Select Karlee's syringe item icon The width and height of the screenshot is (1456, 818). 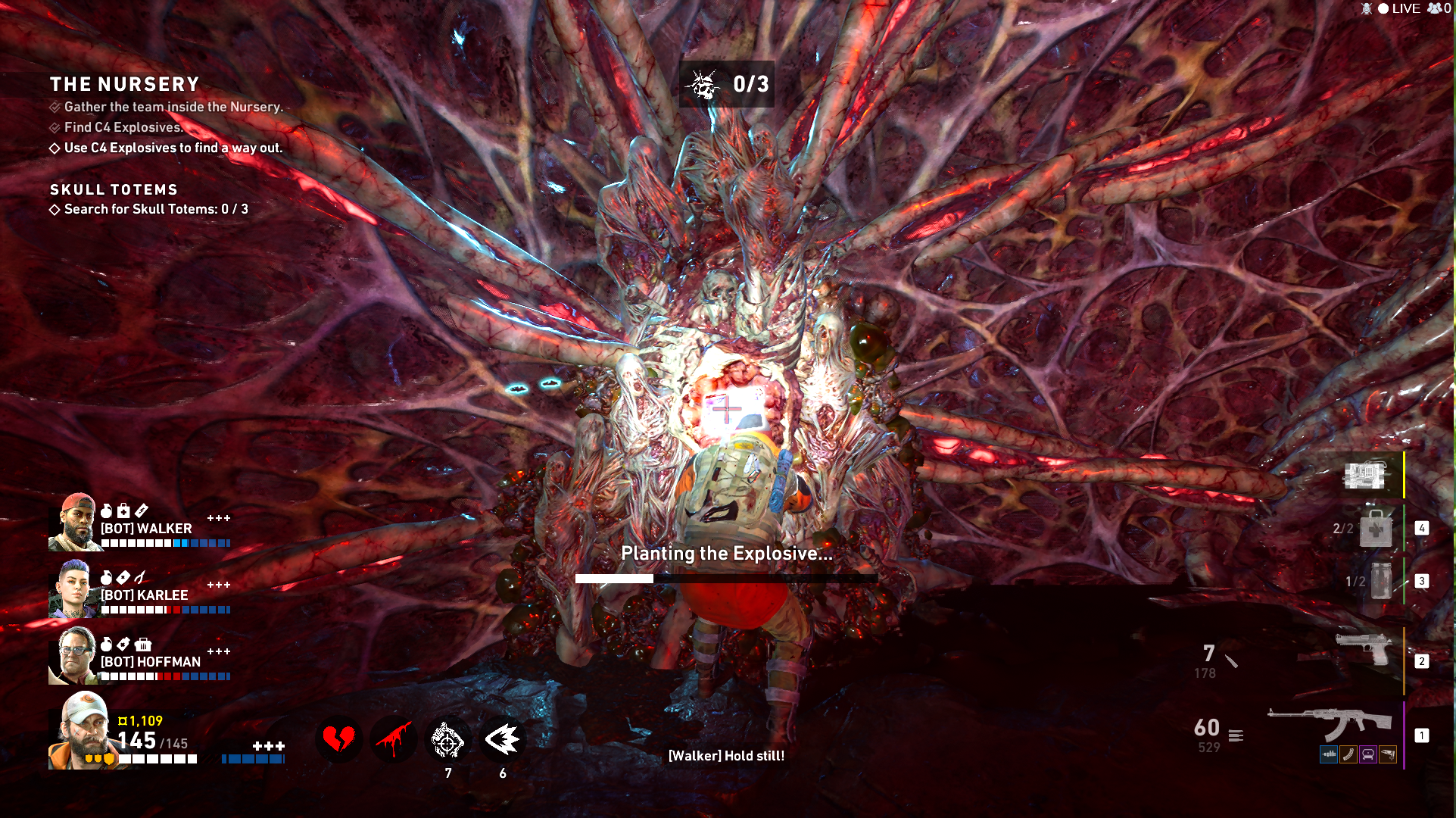[140, 577]
